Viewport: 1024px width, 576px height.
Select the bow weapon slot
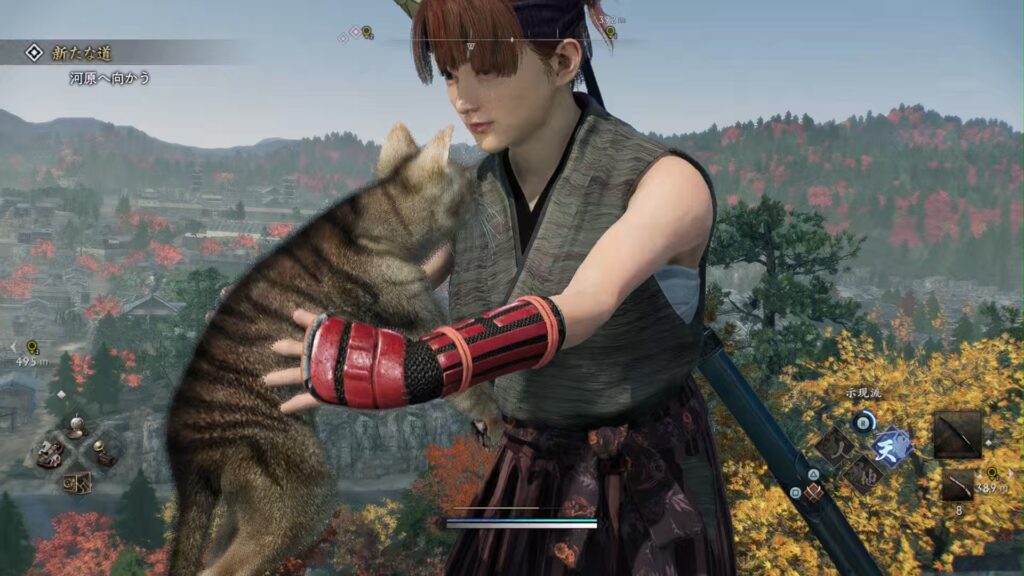click(x=957, y=434)
